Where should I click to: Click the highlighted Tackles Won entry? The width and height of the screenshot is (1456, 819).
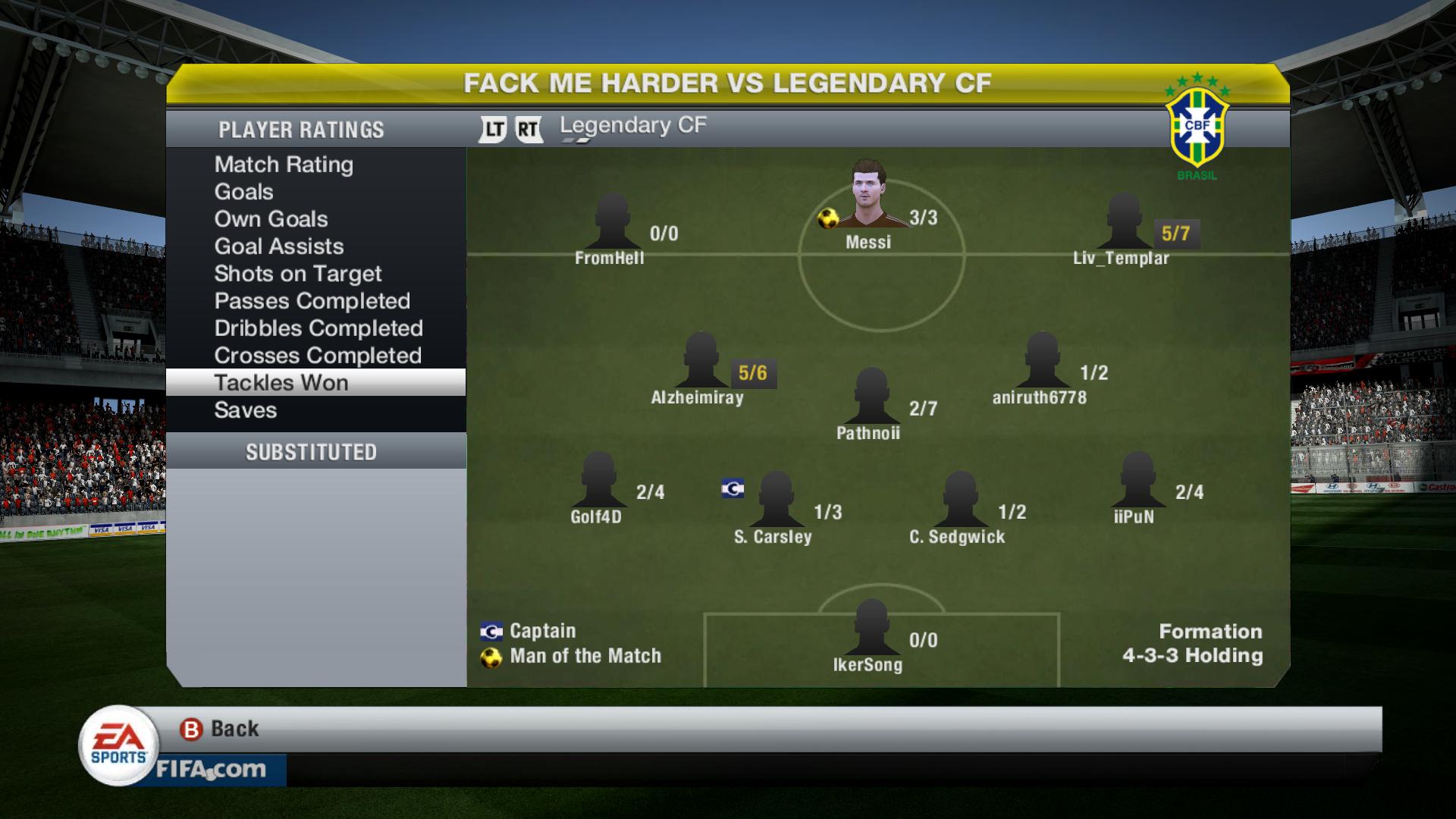(x=281, y=383)
